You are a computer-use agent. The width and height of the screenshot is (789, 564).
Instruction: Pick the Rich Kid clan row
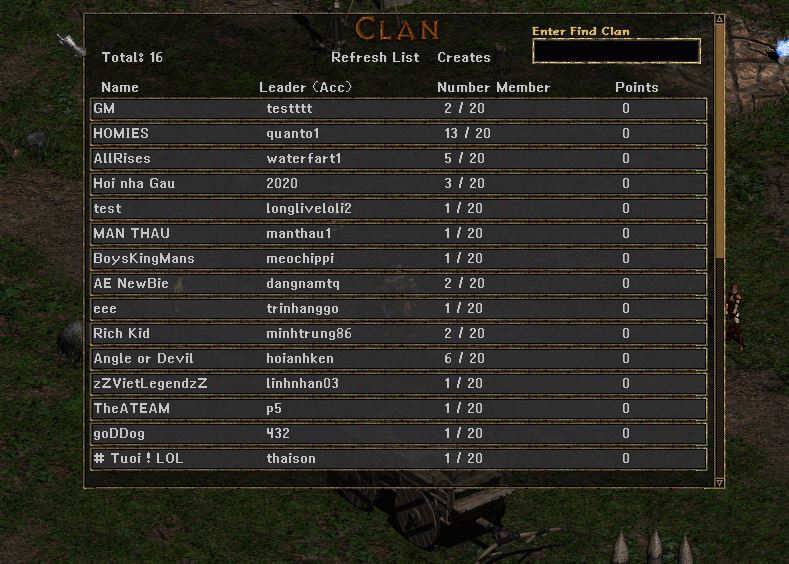click(x=398, y=333)
